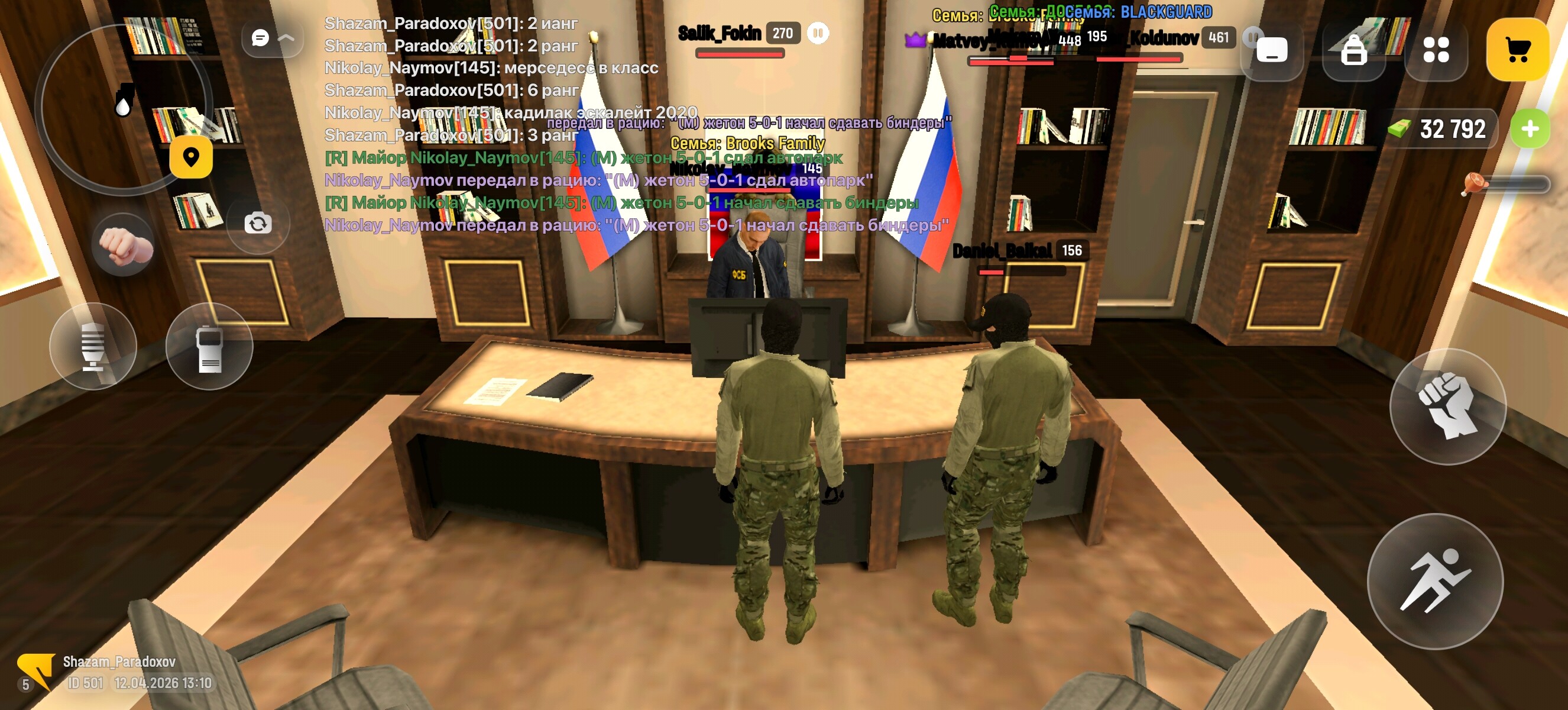Open the backpack inventory icon
Viewport: 1568px width, 710px height.
pos(1354,49)
